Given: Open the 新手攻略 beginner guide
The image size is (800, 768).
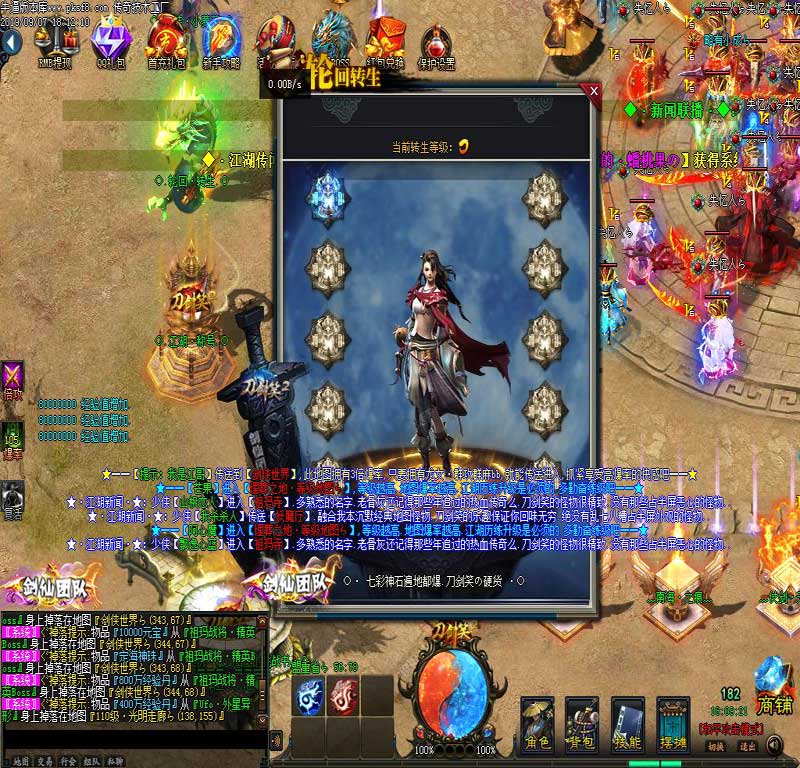Looking at the screenshot, I should tap(221, 40).
